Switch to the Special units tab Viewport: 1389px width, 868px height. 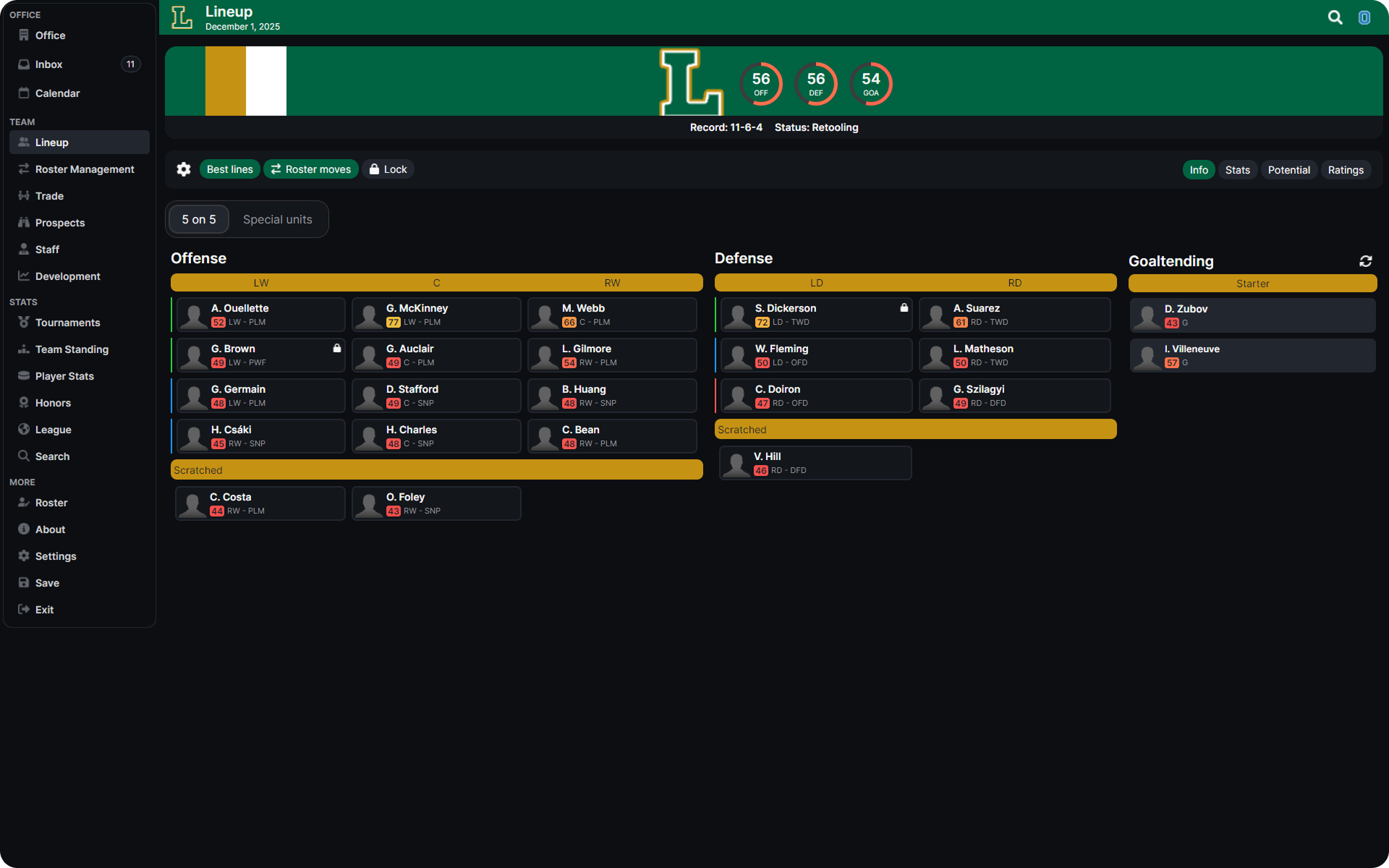(278, 218)
